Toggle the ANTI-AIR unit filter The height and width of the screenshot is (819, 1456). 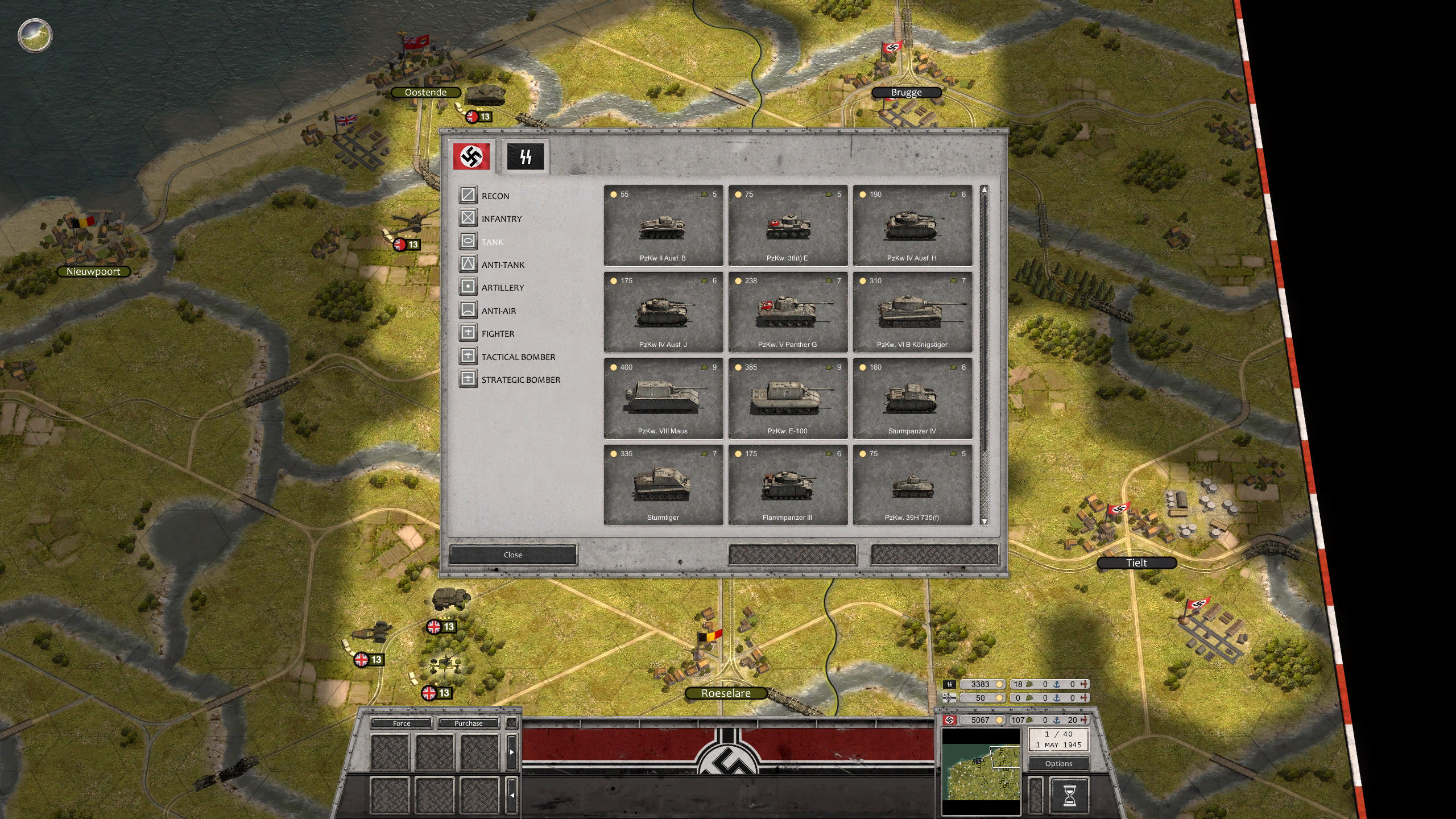pos(468,311)
